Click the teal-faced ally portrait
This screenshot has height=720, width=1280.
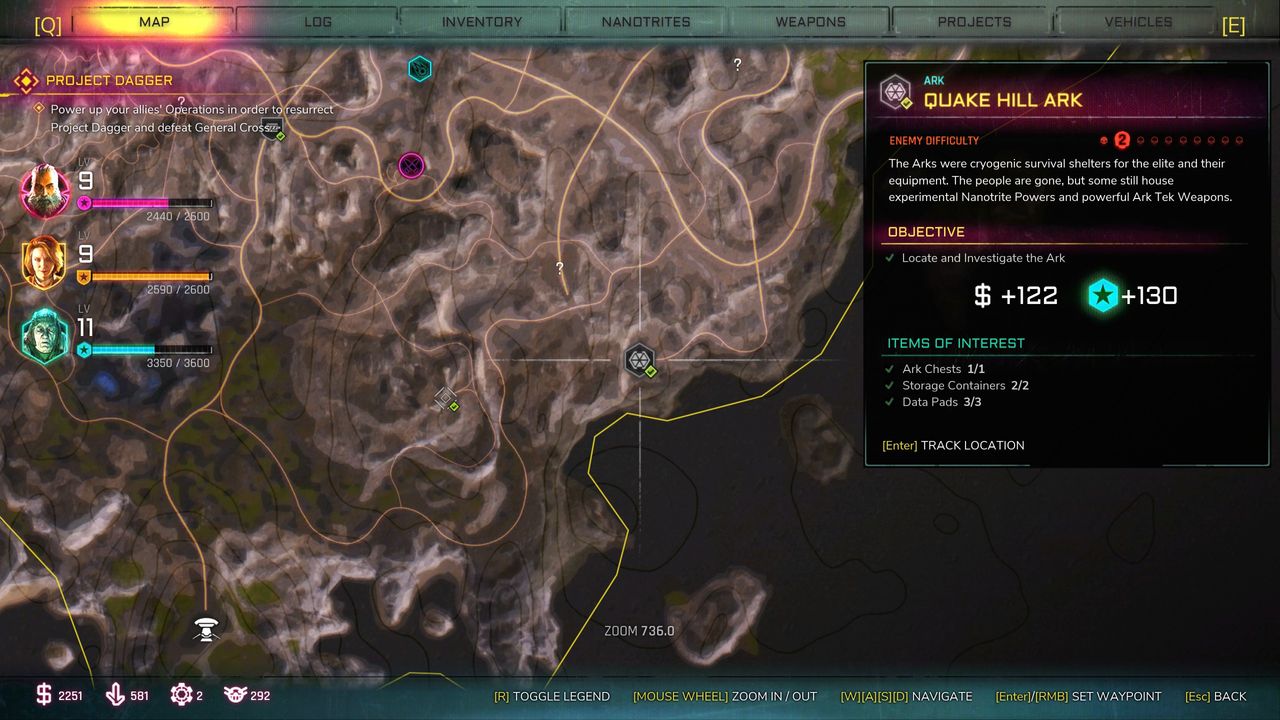(46, 335)
